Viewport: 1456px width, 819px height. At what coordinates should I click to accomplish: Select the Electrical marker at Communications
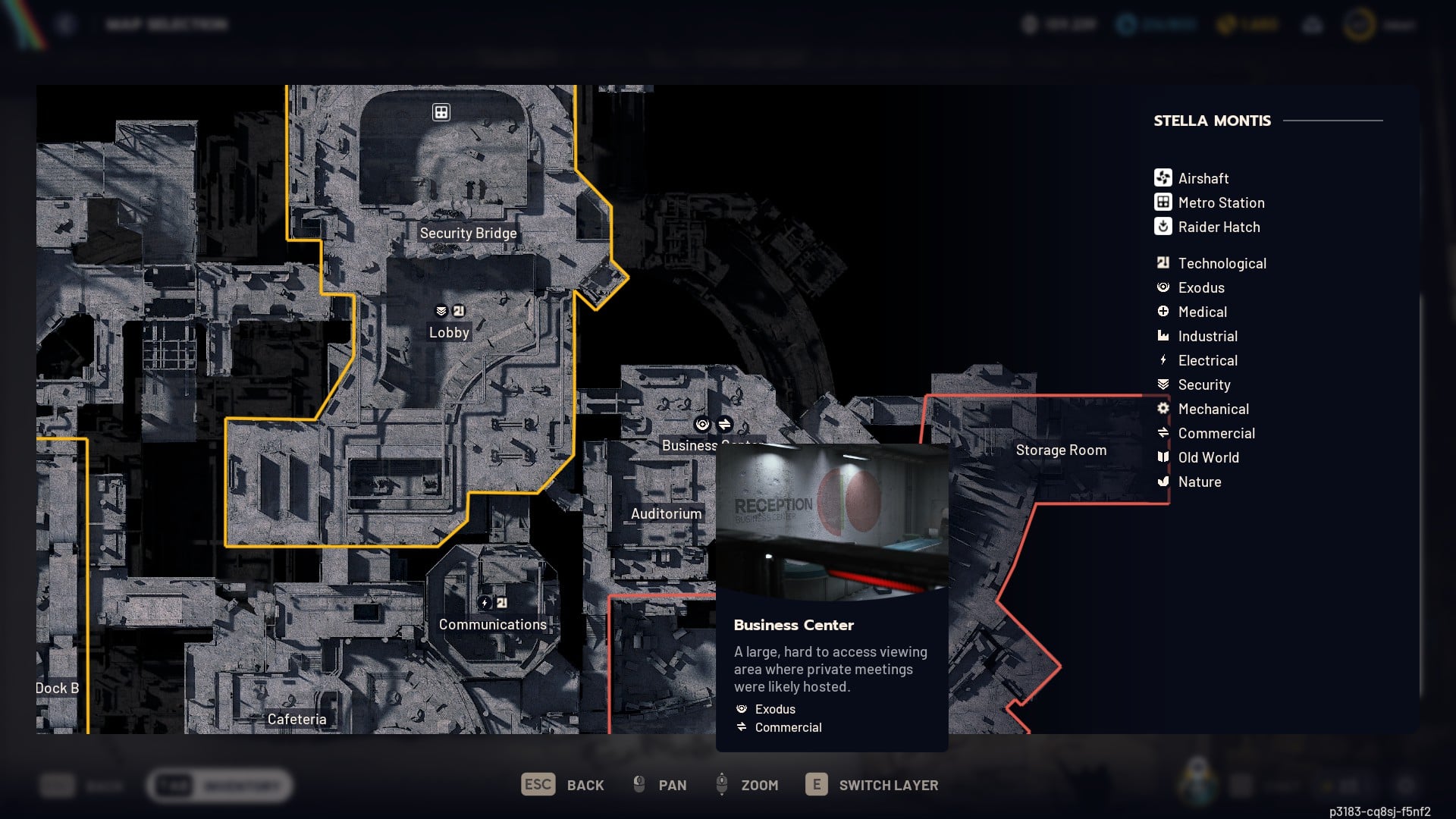484,601
